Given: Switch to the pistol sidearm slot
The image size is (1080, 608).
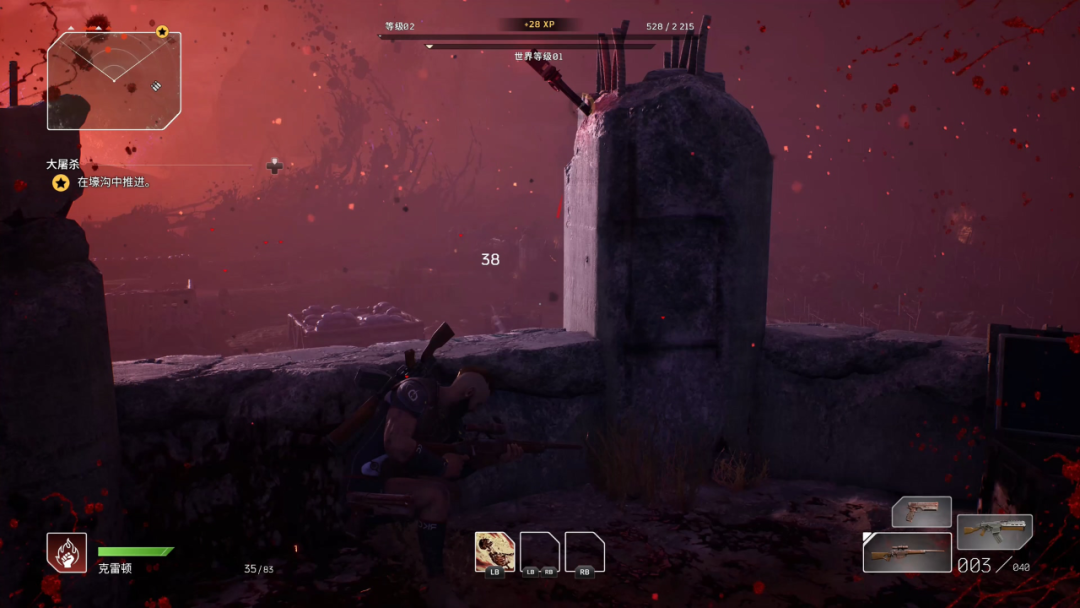Looking at the screenshot, I should 921,512.
